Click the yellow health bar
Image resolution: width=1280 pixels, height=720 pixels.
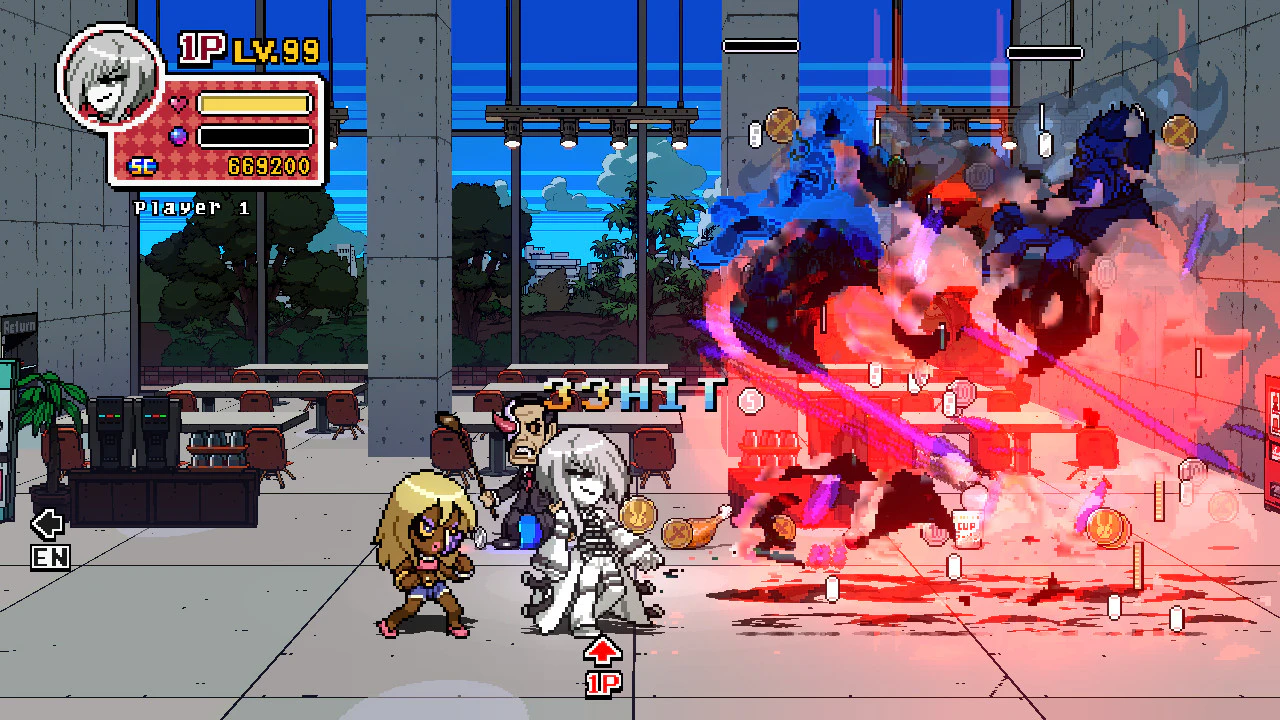coord(253,102)
